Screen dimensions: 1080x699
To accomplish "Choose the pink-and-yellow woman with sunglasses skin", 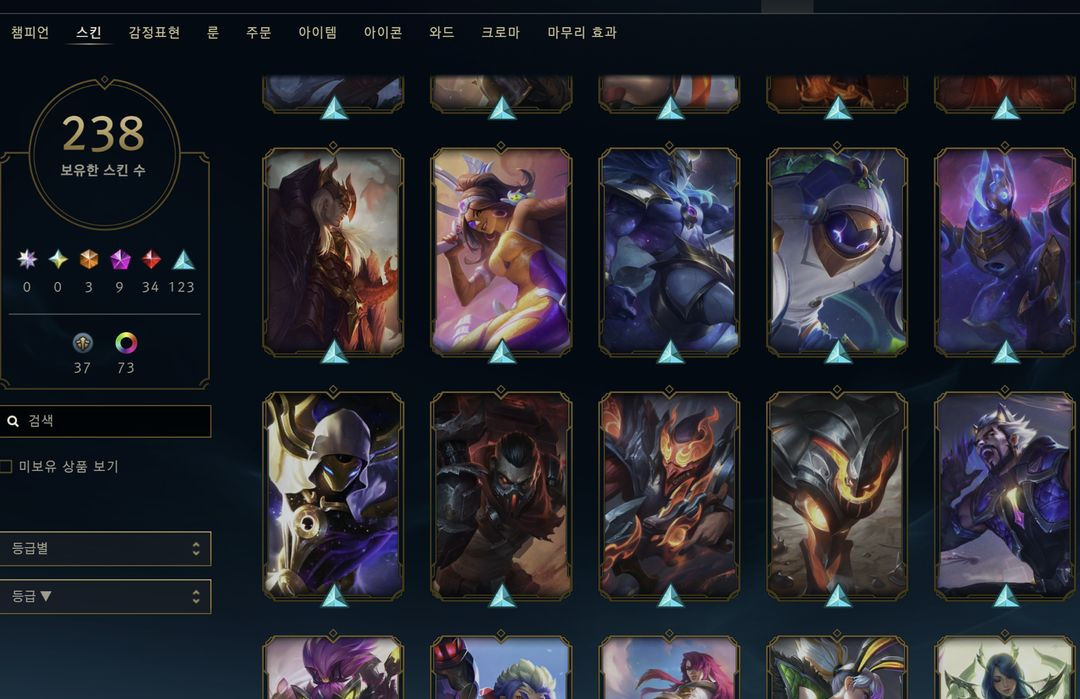I will [501, 250].
